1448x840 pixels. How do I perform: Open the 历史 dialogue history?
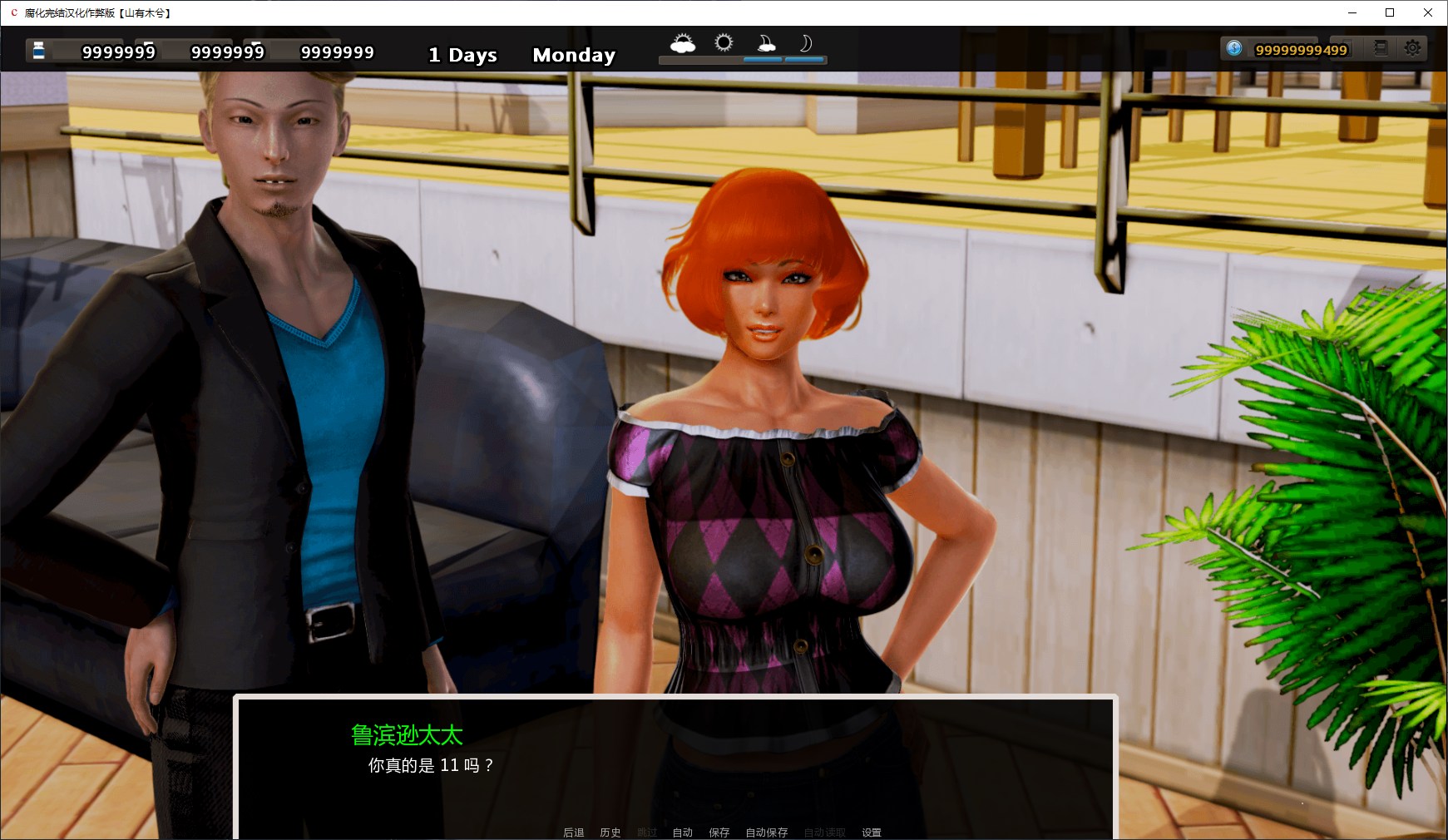click(x=610, y=832)
